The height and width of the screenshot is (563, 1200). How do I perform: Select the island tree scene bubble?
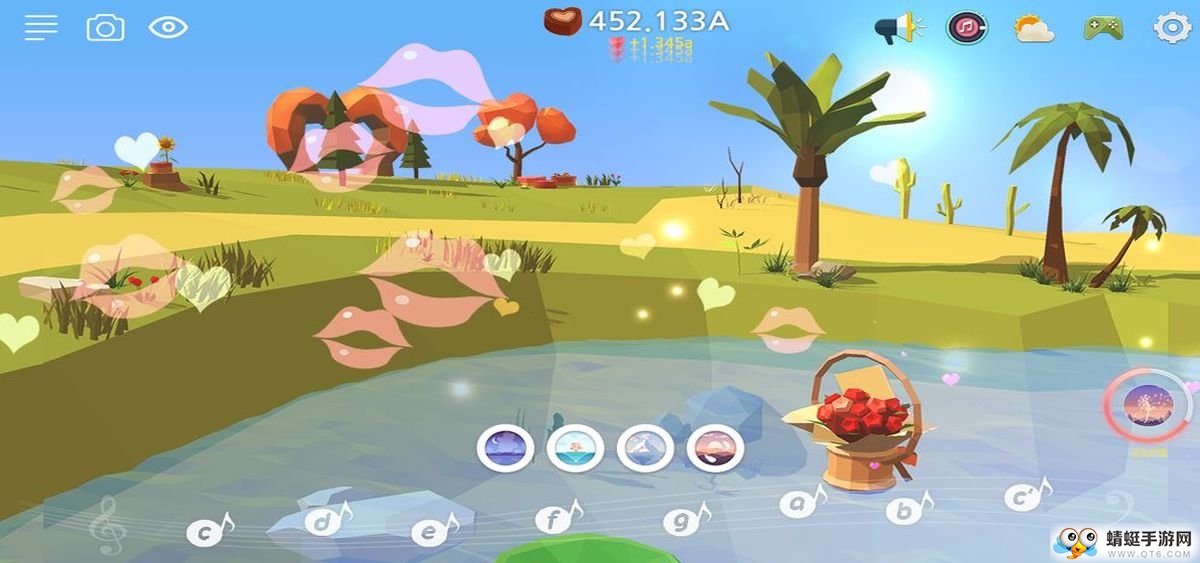575,447
